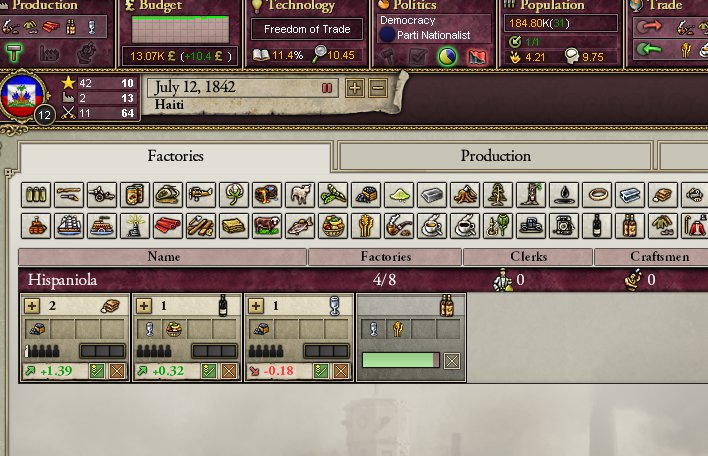Close the factory earning +0.32

229,371
